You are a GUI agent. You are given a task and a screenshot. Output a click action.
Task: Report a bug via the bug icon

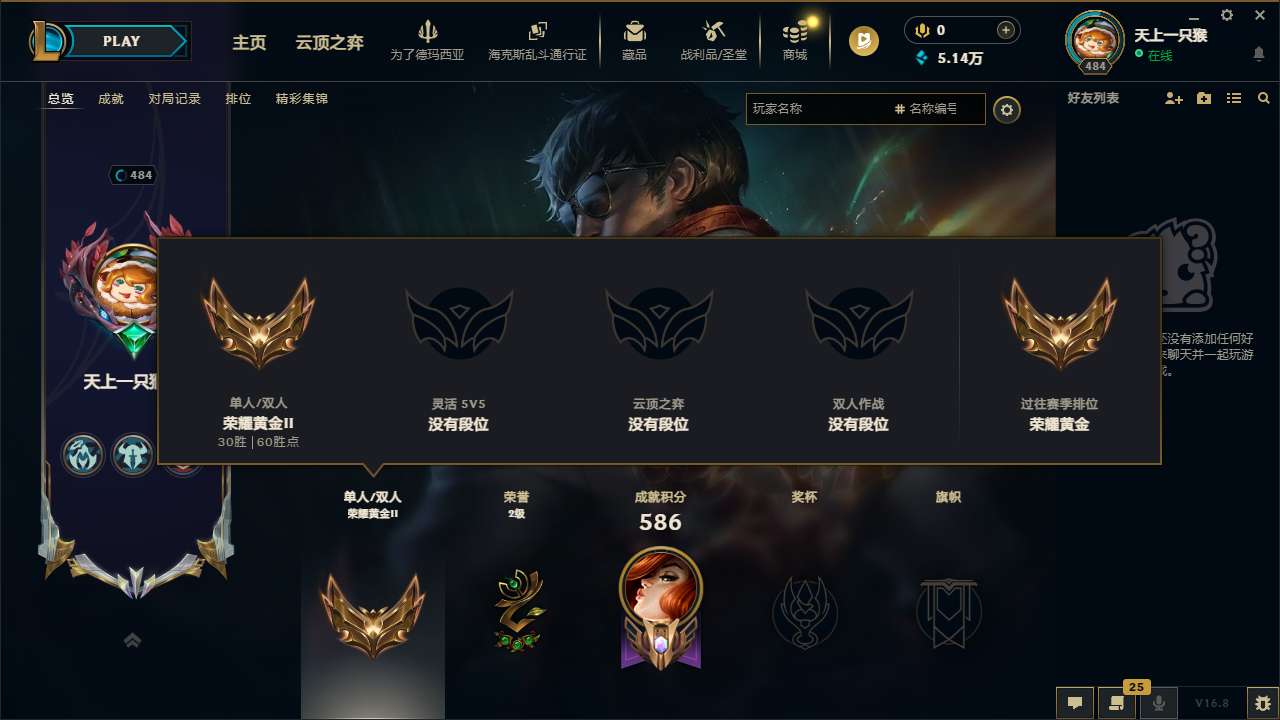(x=1257, y=703)
